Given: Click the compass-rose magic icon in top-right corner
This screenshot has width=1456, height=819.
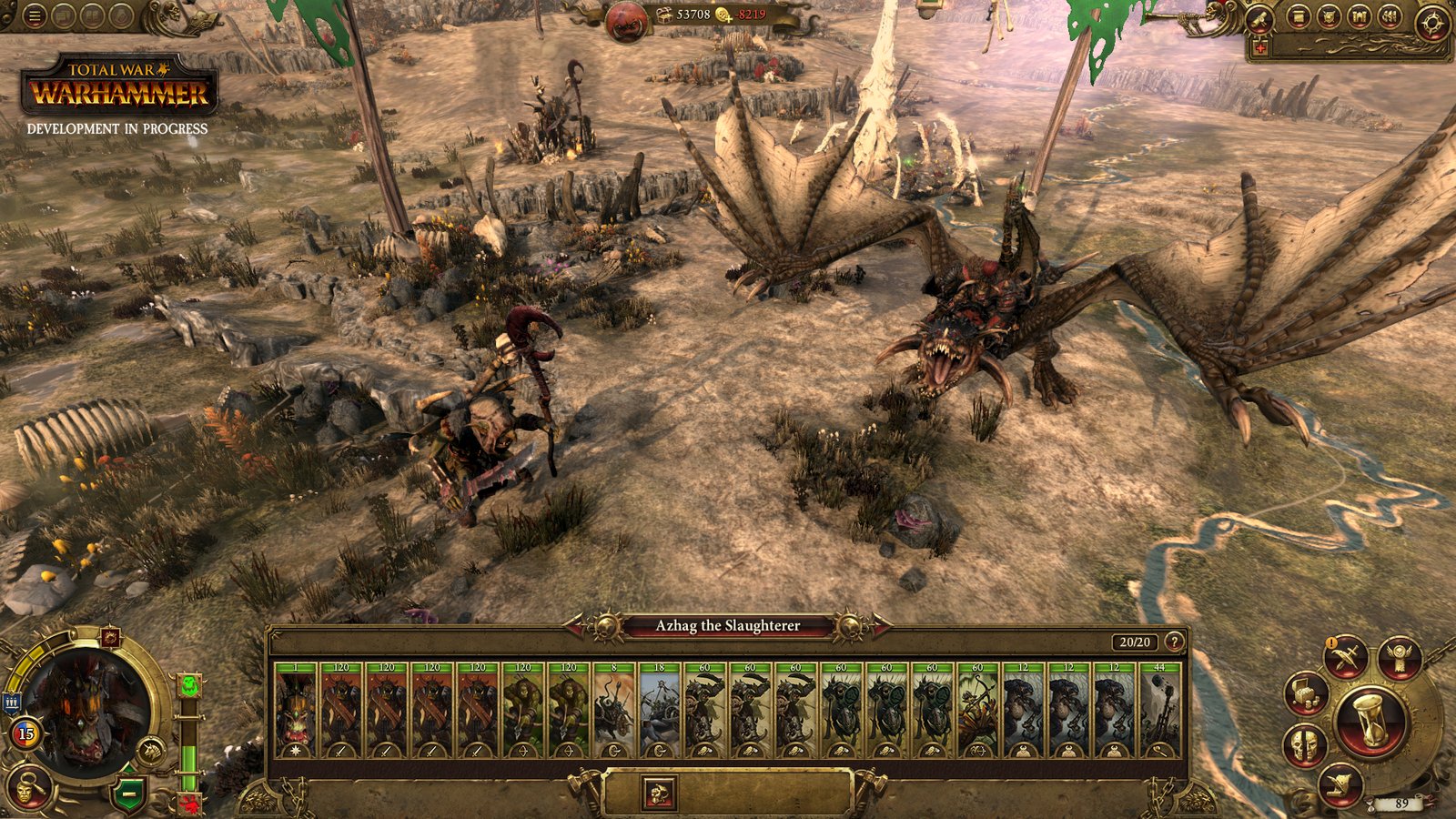Looking at the screenshot, I should pos(1432,20).
